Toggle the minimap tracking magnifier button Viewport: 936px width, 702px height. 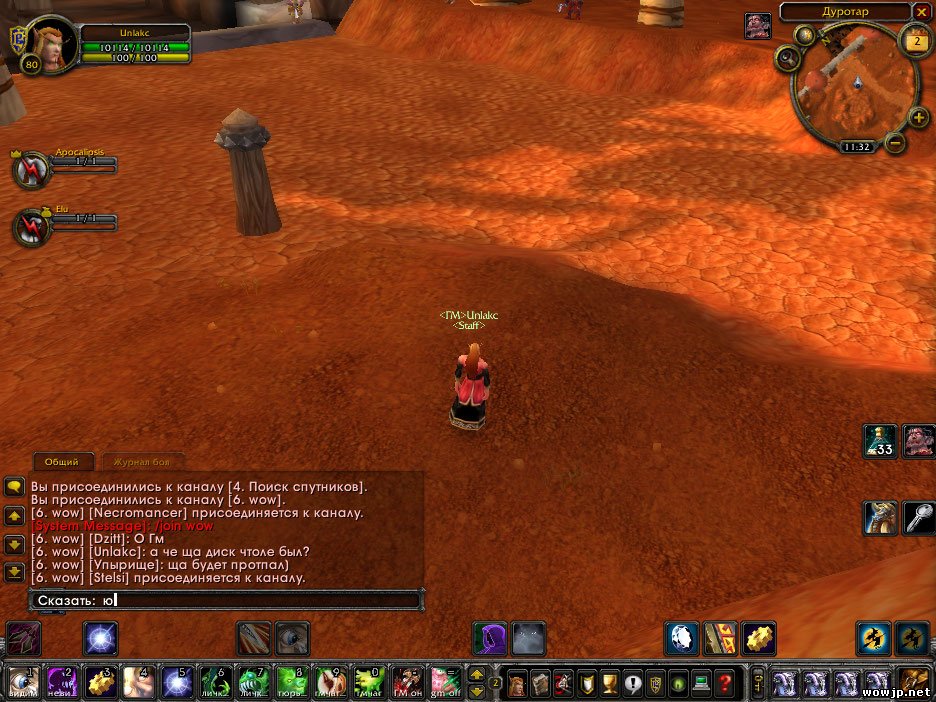click(788, 58)
